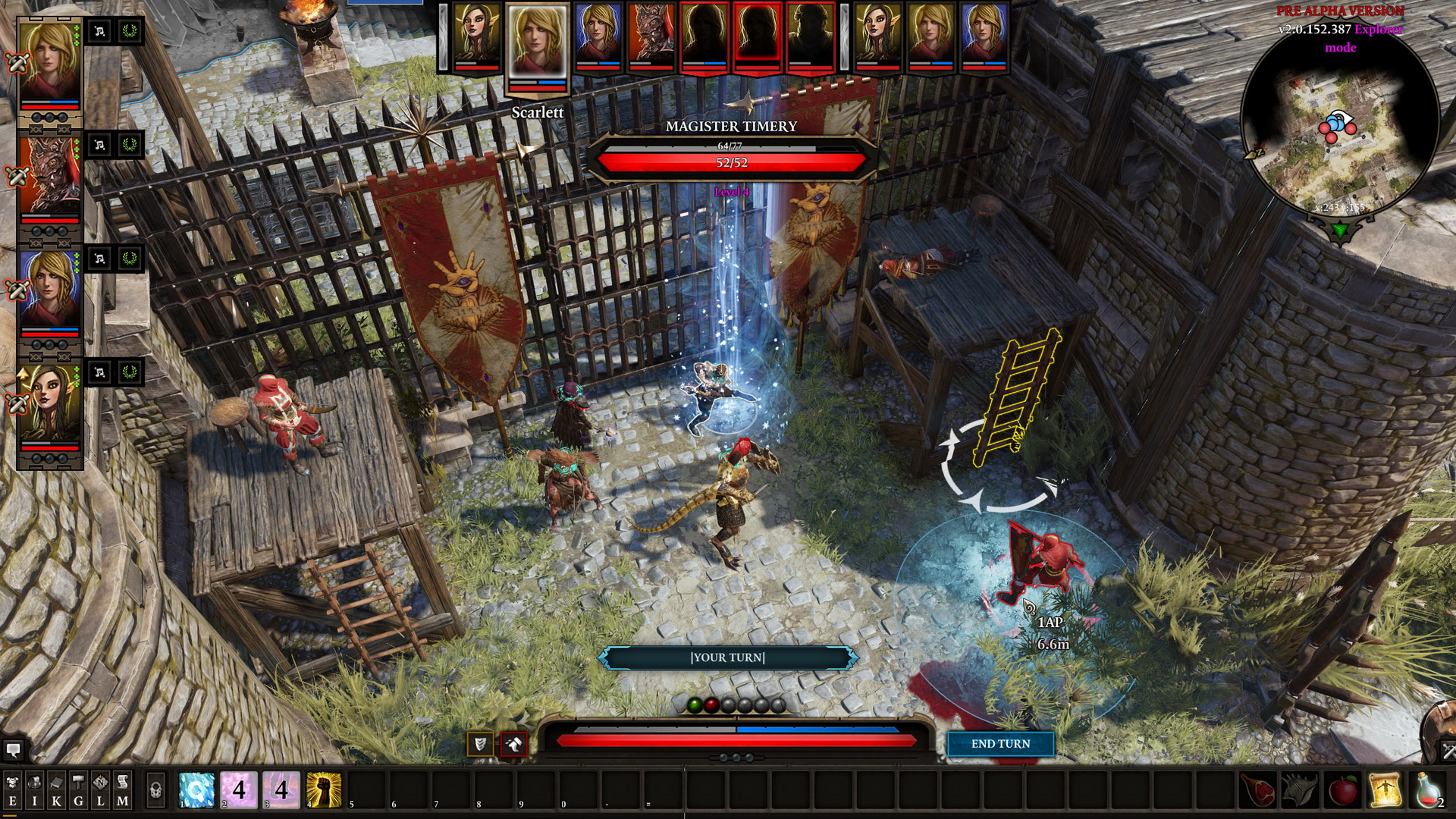Viewport: 1456px width, 819px height.
Task: End the current turn
Action: click(1000, 744)
